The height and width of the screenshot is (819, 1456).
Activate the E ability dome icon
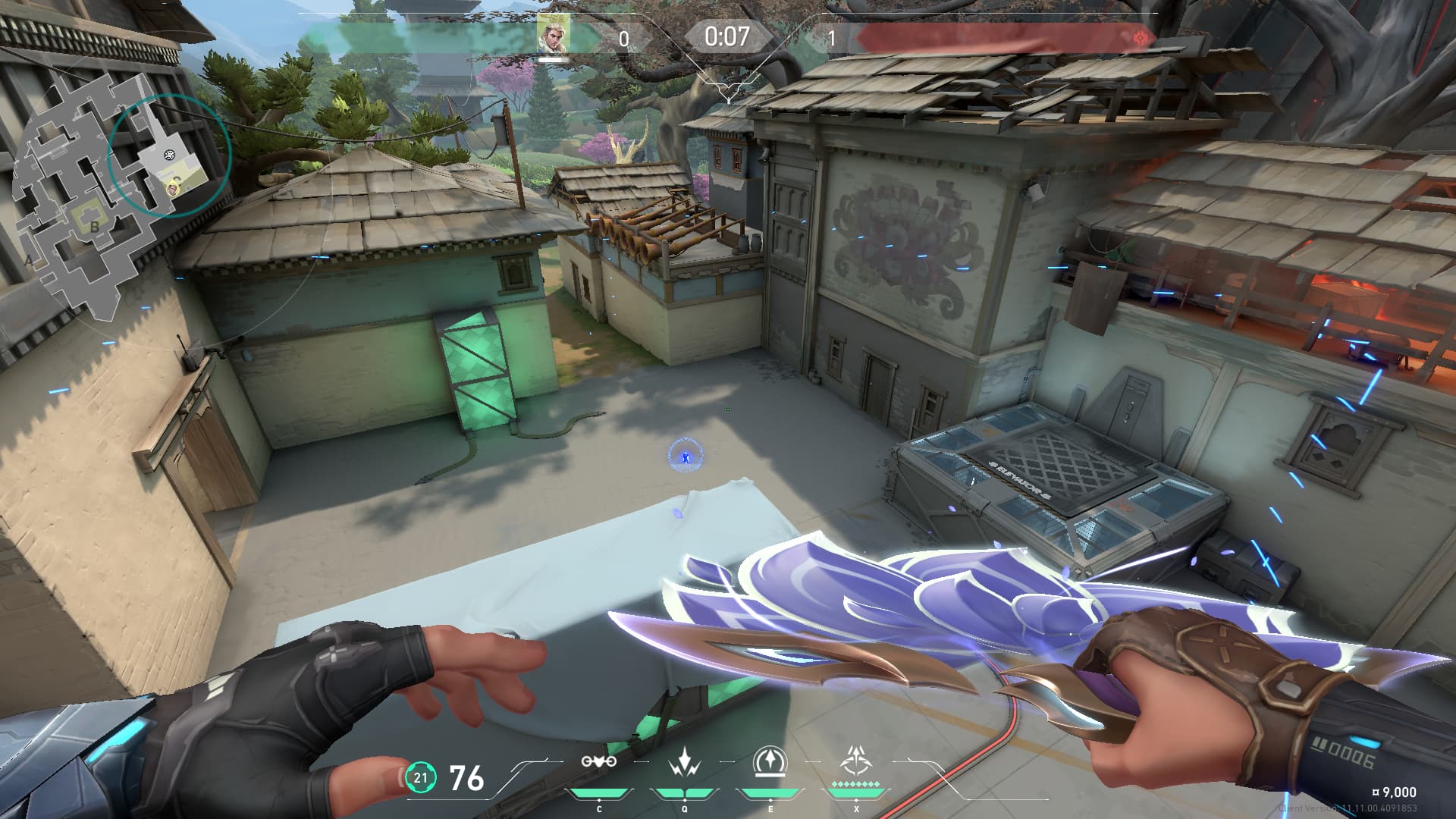coord(770,761)
